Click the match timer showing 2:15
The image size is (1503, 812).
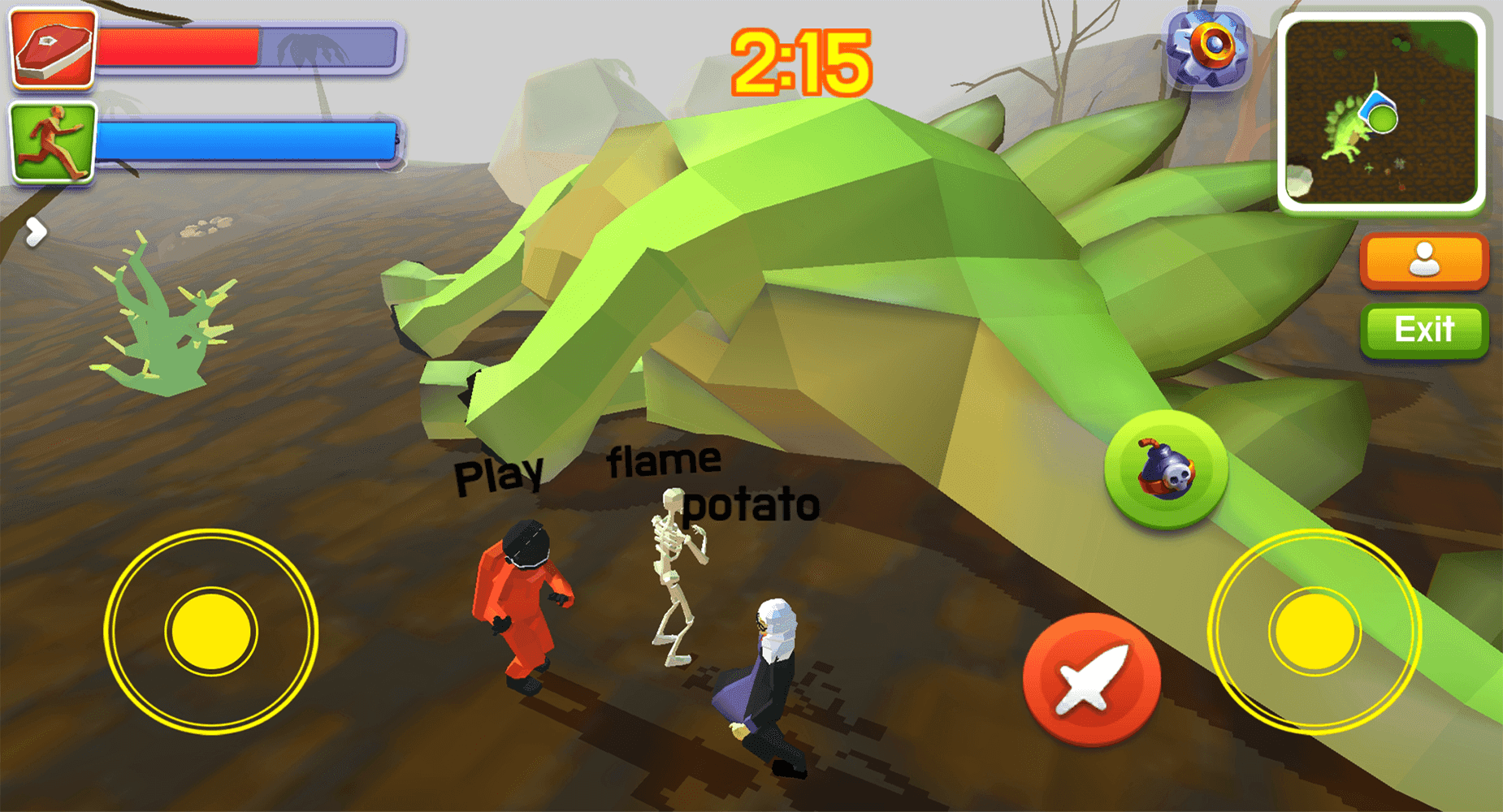tap(803, 61)
